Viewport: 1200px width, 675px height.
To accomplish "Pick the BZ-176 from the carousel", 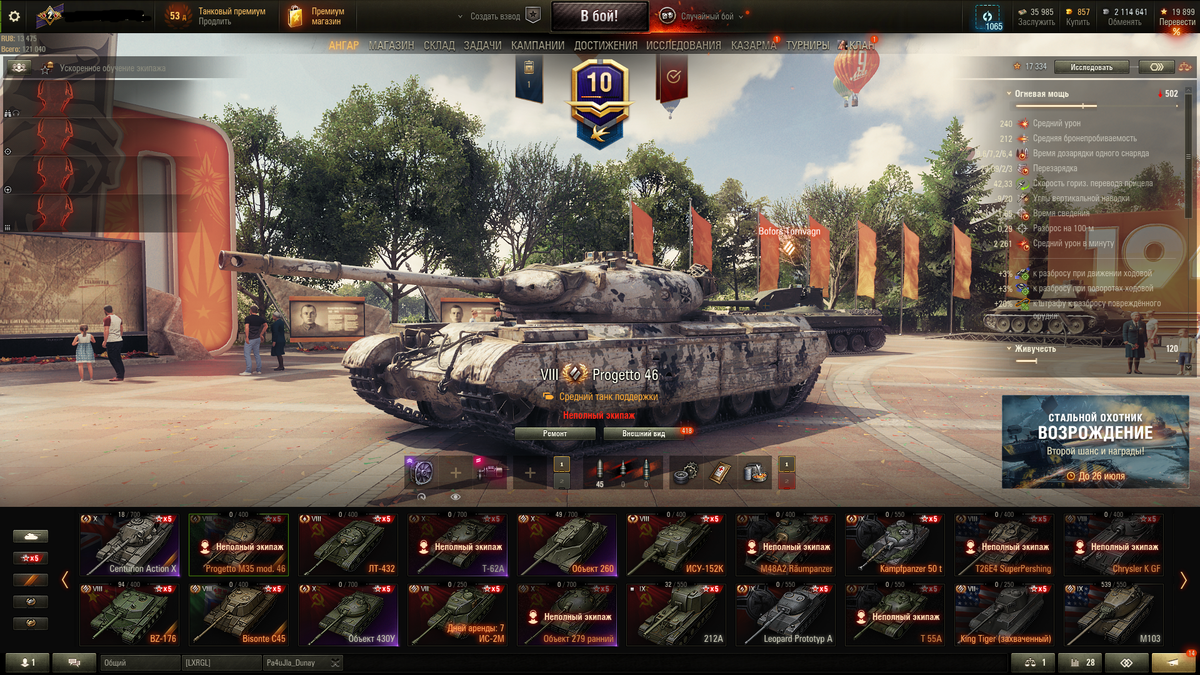I will (129, 615).
